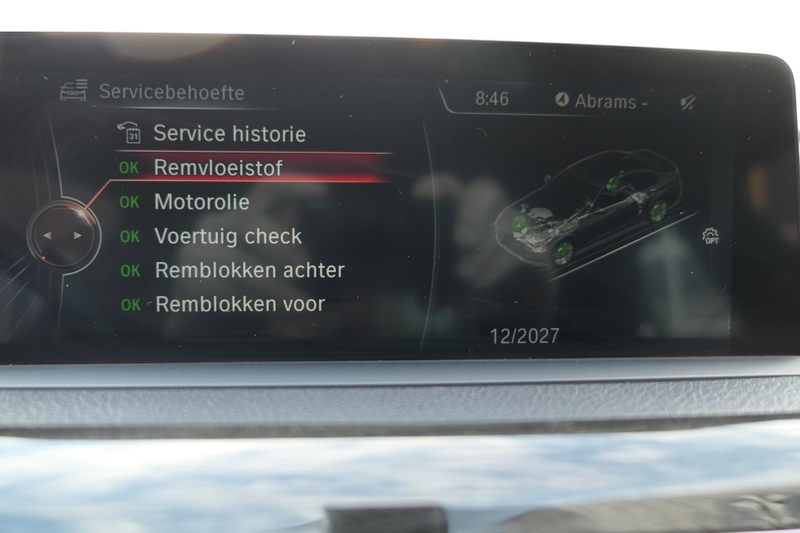Choose Motorolie in the service list
The image size is (800, 533).
pos(201,202)
